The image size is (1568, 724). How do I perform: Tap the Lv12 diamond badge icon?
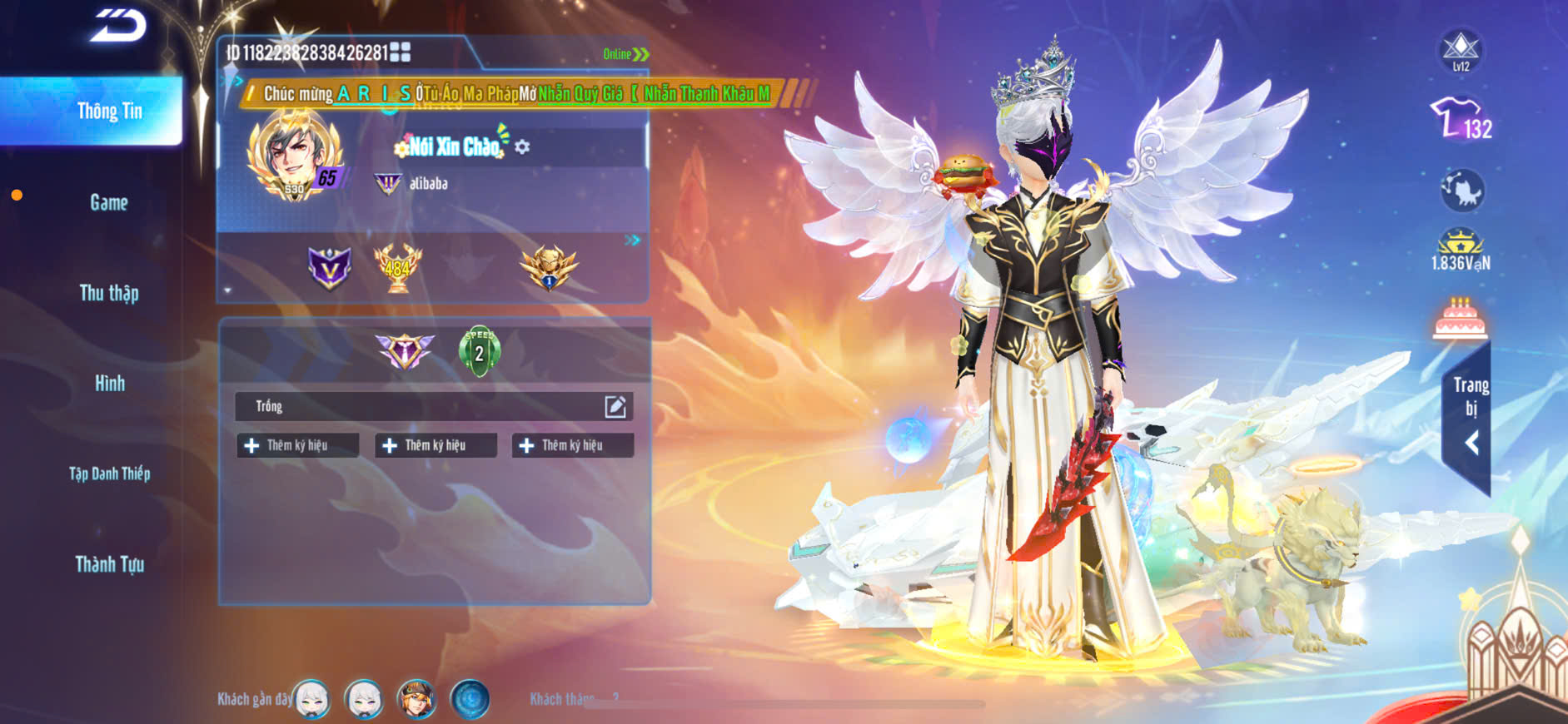coord(1461,51)
